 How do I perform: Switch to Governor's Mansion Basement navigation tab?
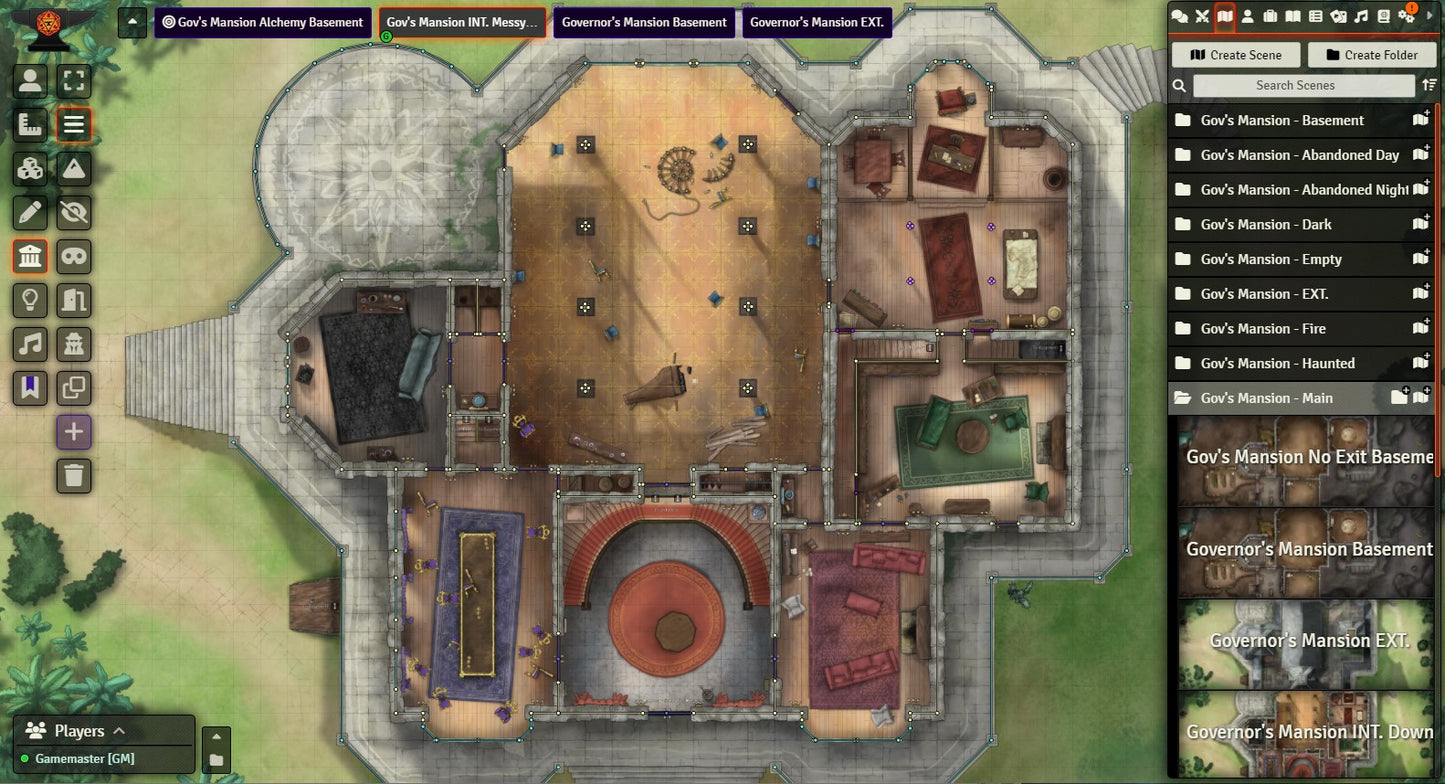point(644,22)
